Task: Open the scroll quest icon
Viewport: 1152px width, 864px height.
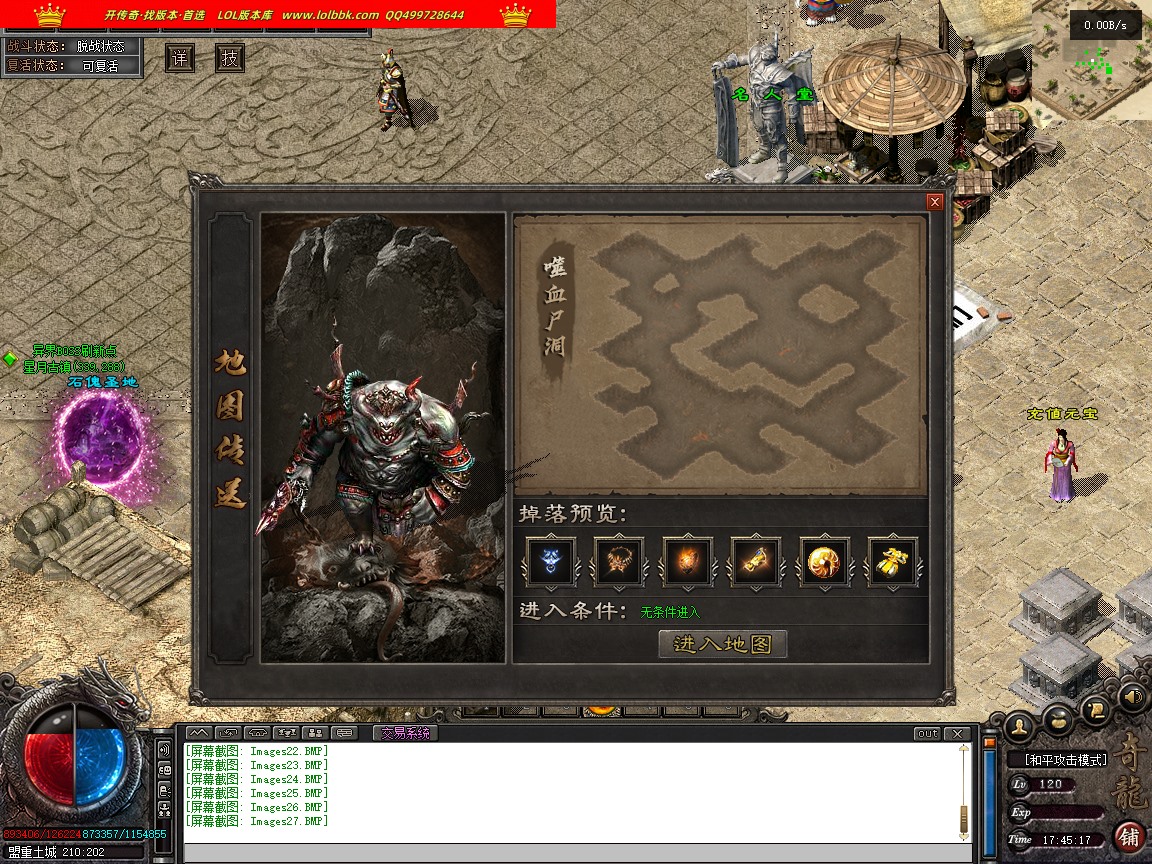Action: [x=1097, y=708]
